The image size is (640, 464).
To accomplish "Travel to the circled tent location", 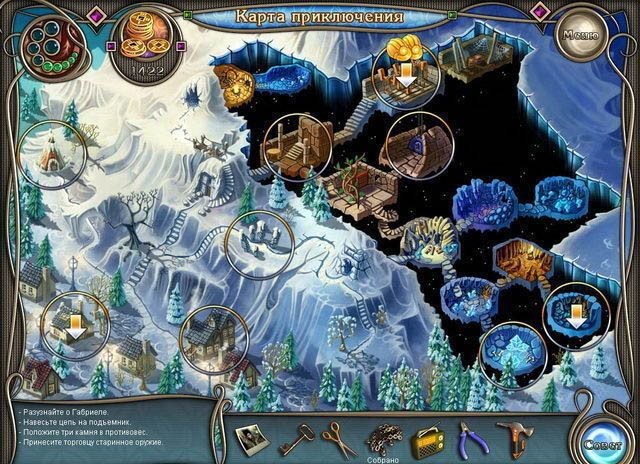I will point(47,150).
